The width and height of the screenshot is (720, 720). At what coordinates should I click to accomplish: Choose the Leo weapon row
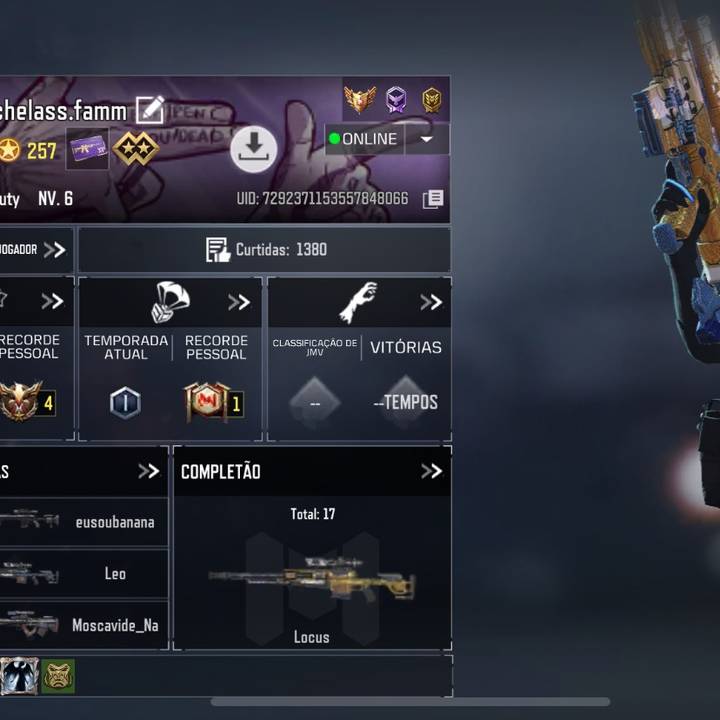point(84,573)
